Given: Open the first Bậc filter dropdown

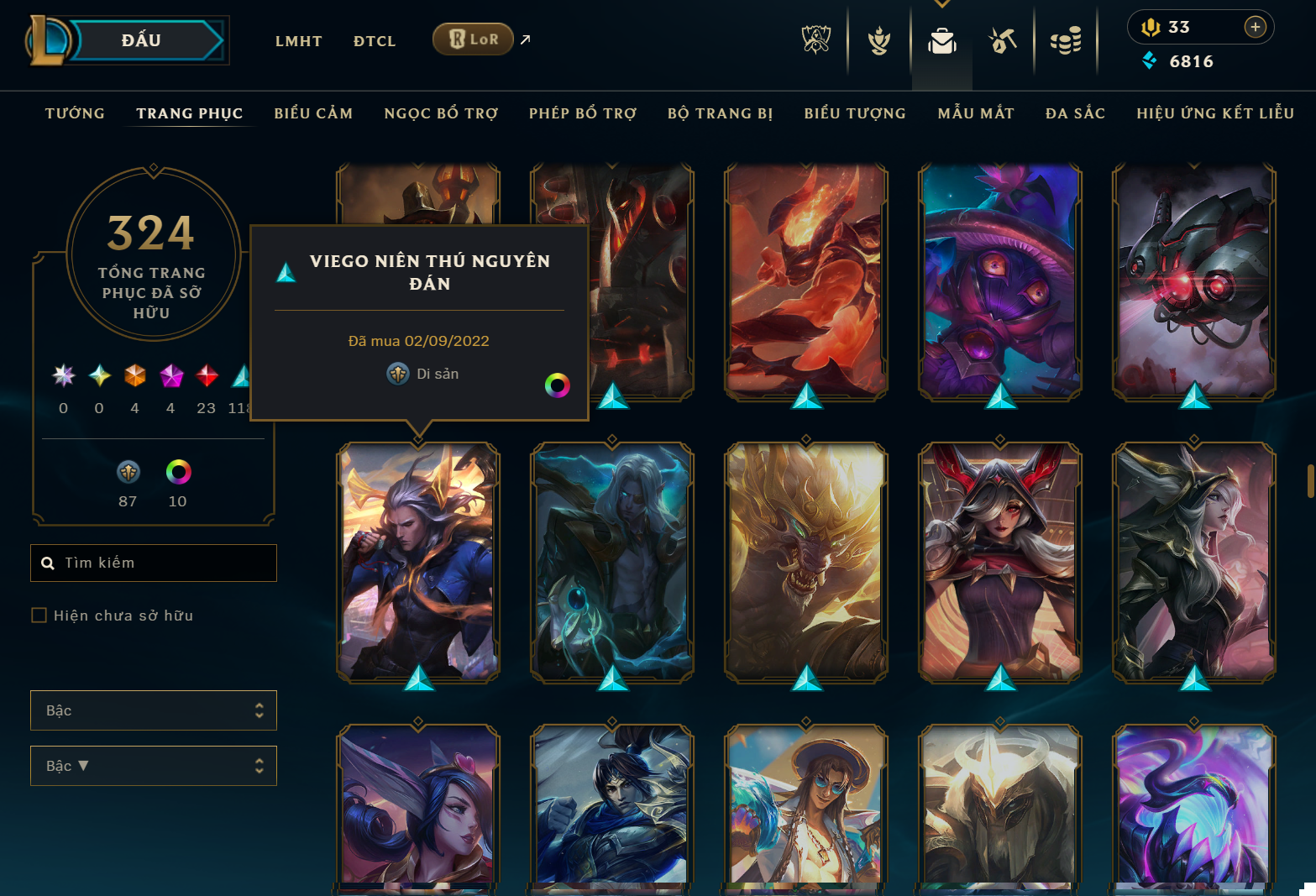Looking at the screenshot, I should click(153, 710).
